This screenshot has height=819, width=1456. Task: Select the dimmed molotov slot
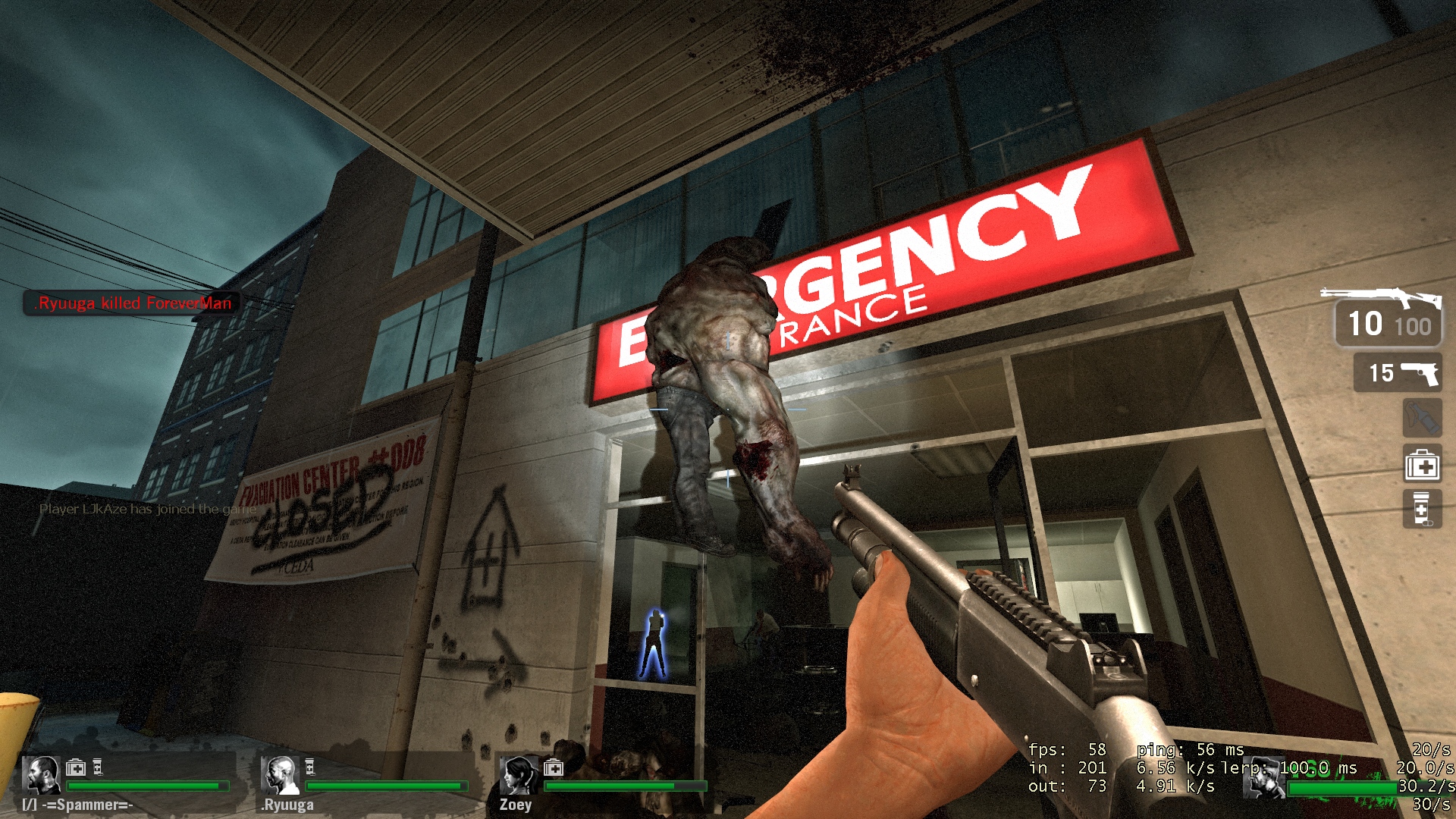click(x=1421, y=417)
